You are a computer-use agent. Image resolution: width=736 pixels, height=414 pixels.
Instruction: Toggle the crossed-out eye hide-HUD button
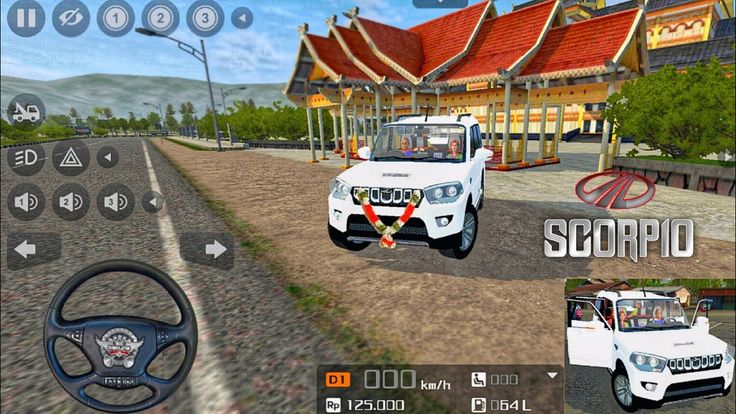tap(71, 18)
